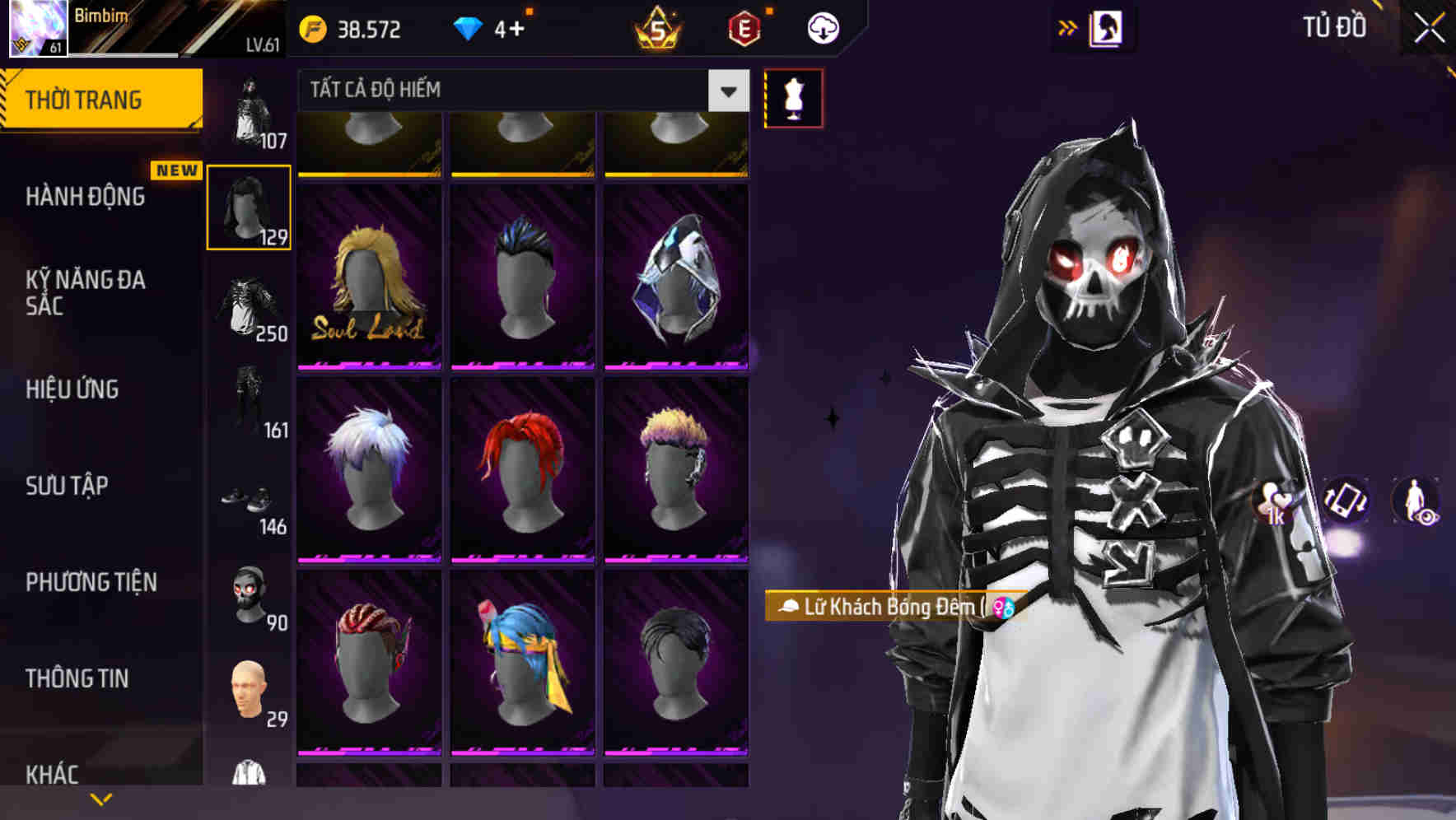Click the red E badge icon at top

click(744, 28)
